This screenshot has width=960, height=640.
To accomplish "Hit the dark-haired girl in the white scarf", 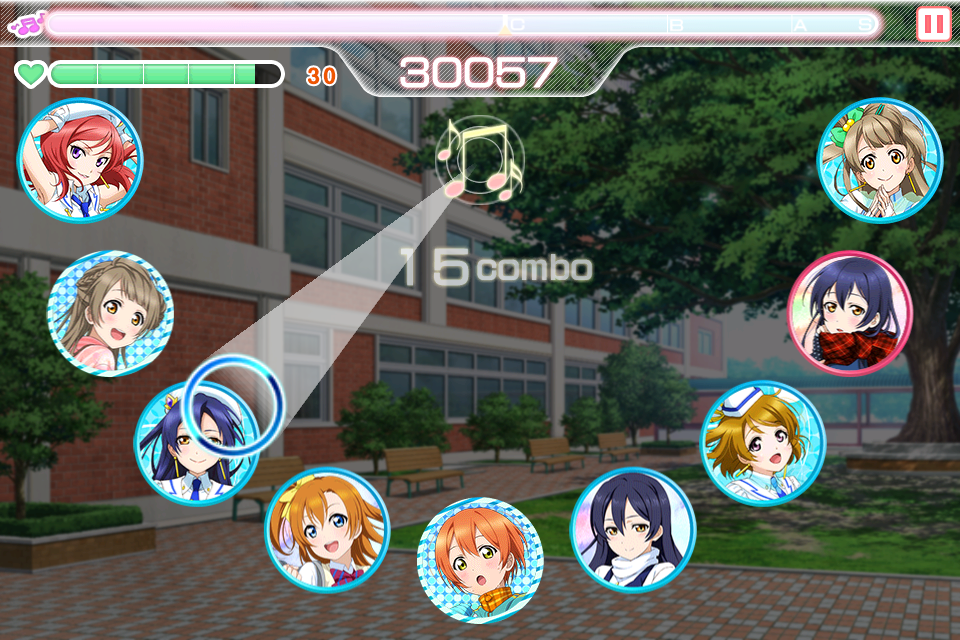I will tap(633, 530).
